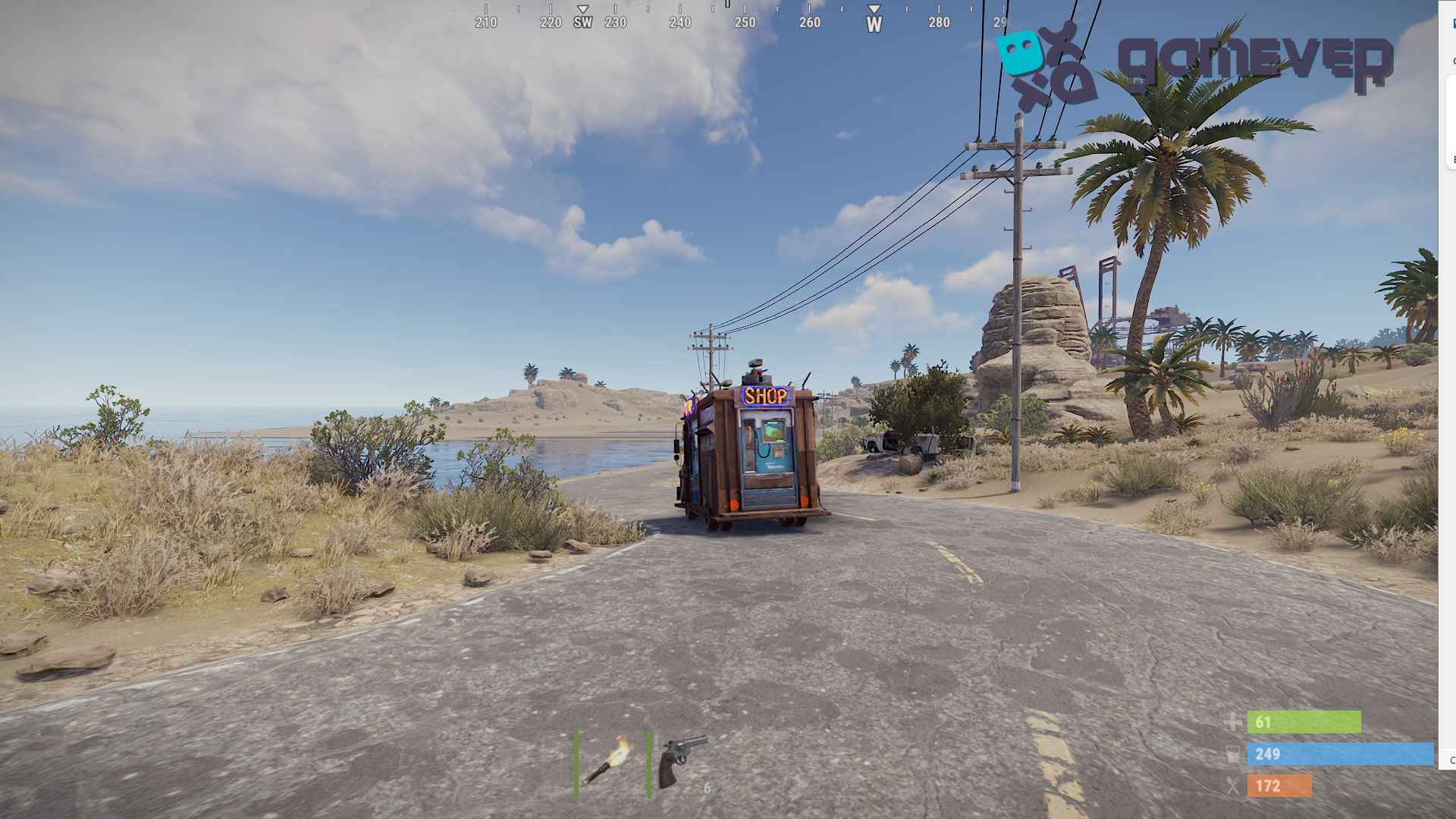Image resolution: width=1456 pixels, height=819 pixels.
Task: Select the 260 heading on the compass strip
Action: click(x=809, y=24)
